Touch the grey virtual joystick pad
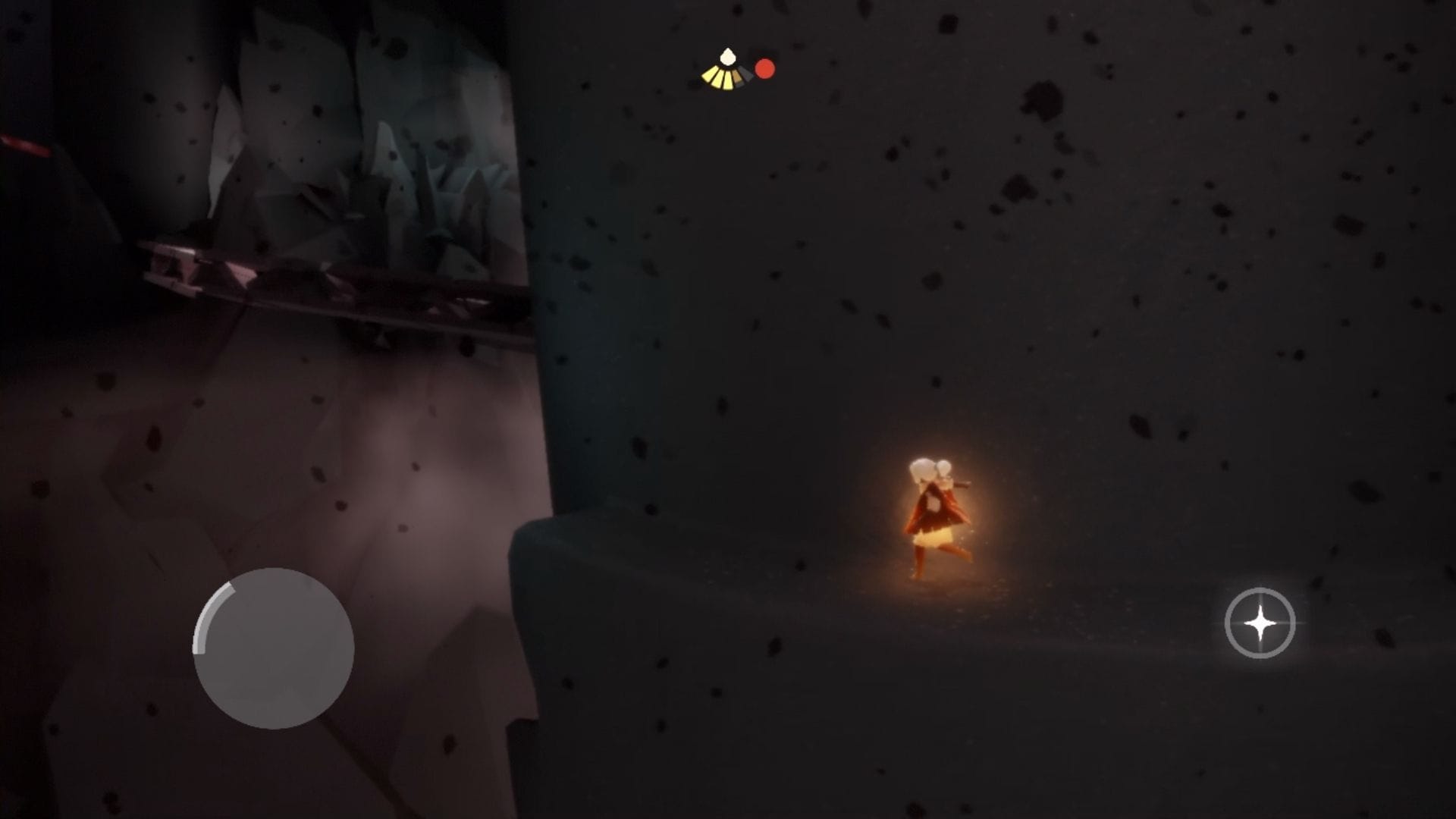Image resolution: width=1456 pixels, height=819 pixels. click(x=273, y=648)
